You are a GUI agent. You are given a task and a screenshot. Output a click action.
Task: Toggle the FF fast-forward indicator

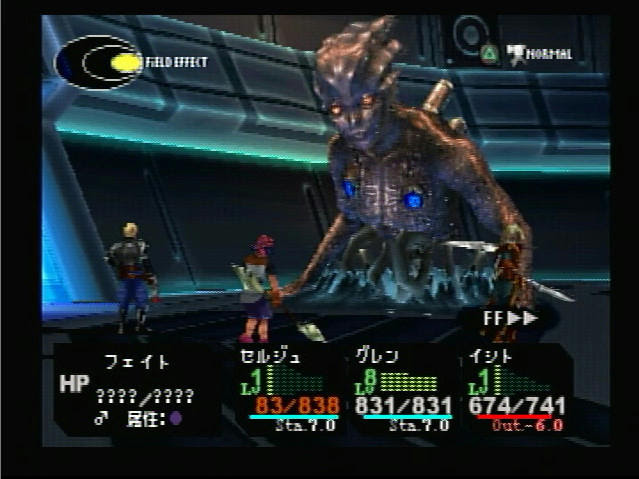510,318
